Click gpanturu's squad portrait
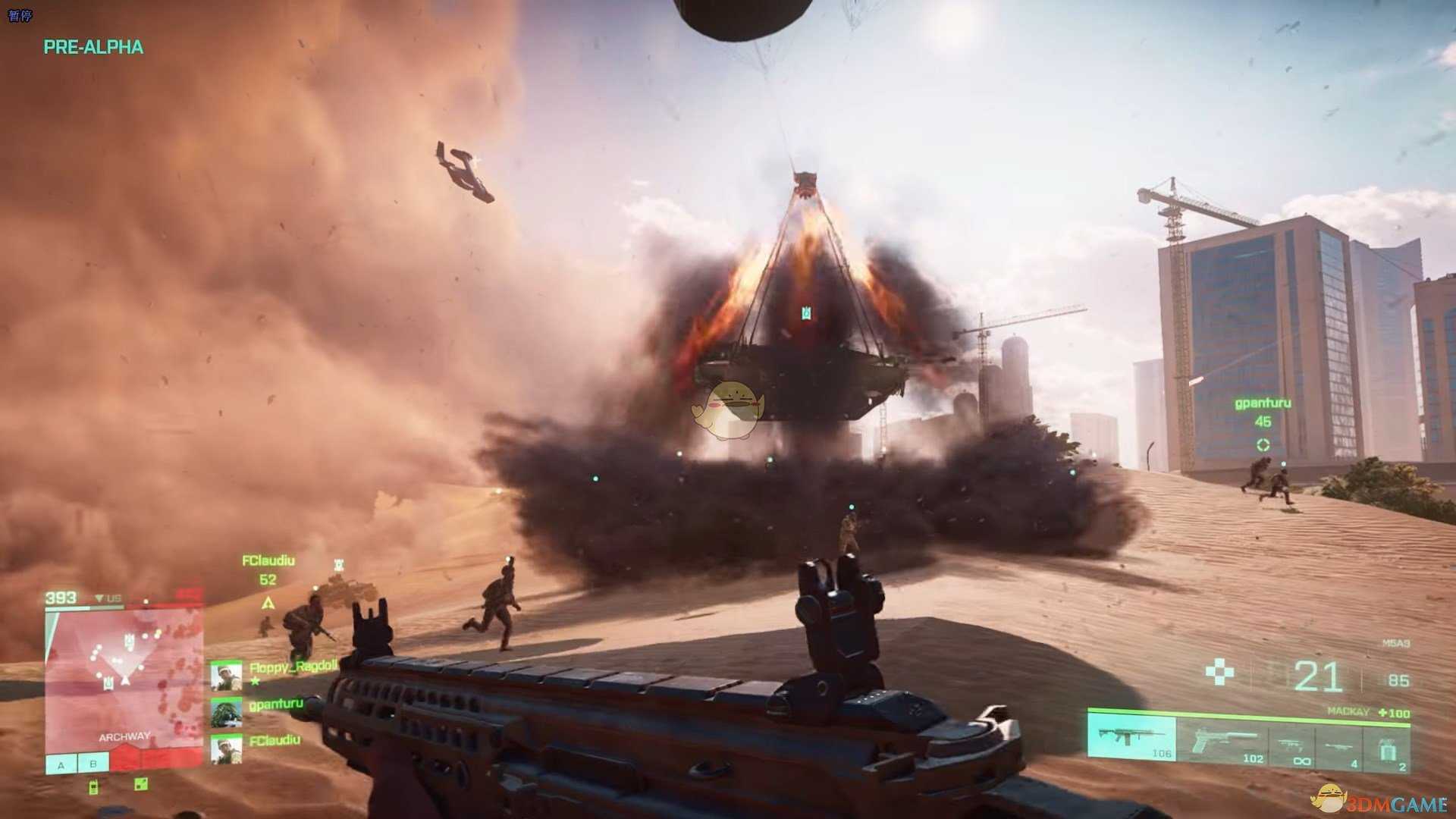The image size is (1456, 819). (x=226, y=713)
